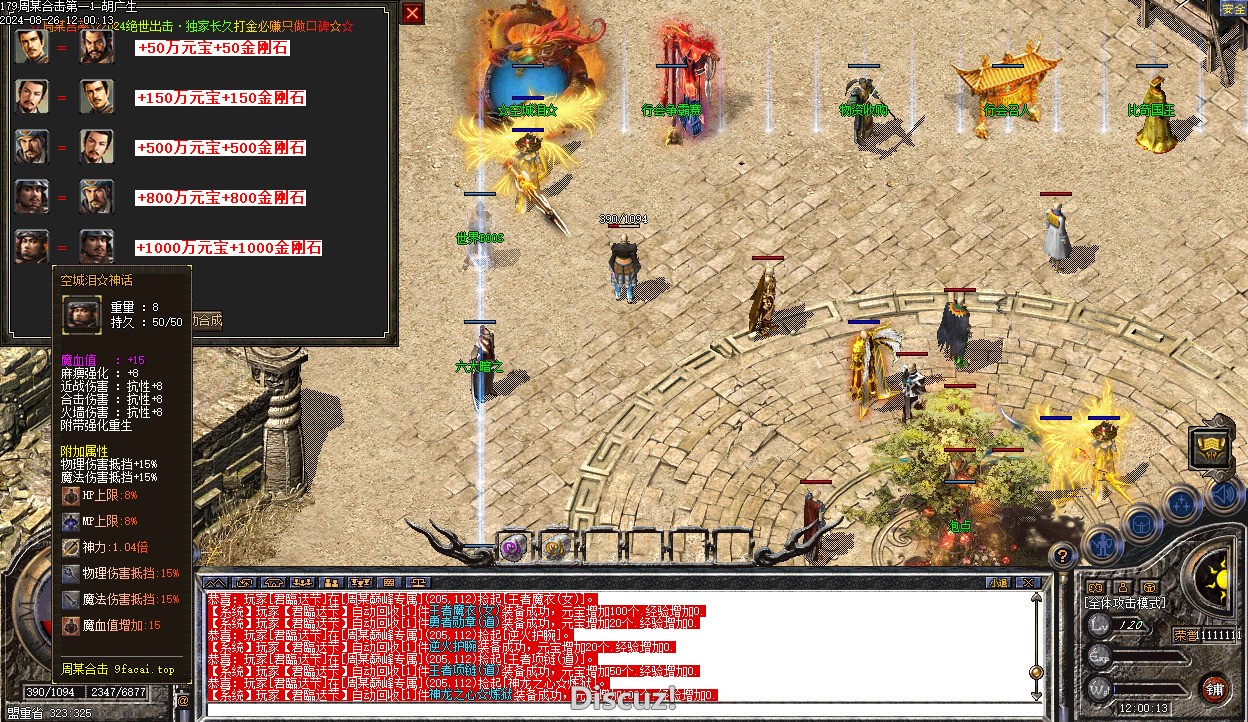The height and width of the screenshot is (722, 1248).
Task: Open the skills sparkle round button
Action: (x=1182, y=503)
